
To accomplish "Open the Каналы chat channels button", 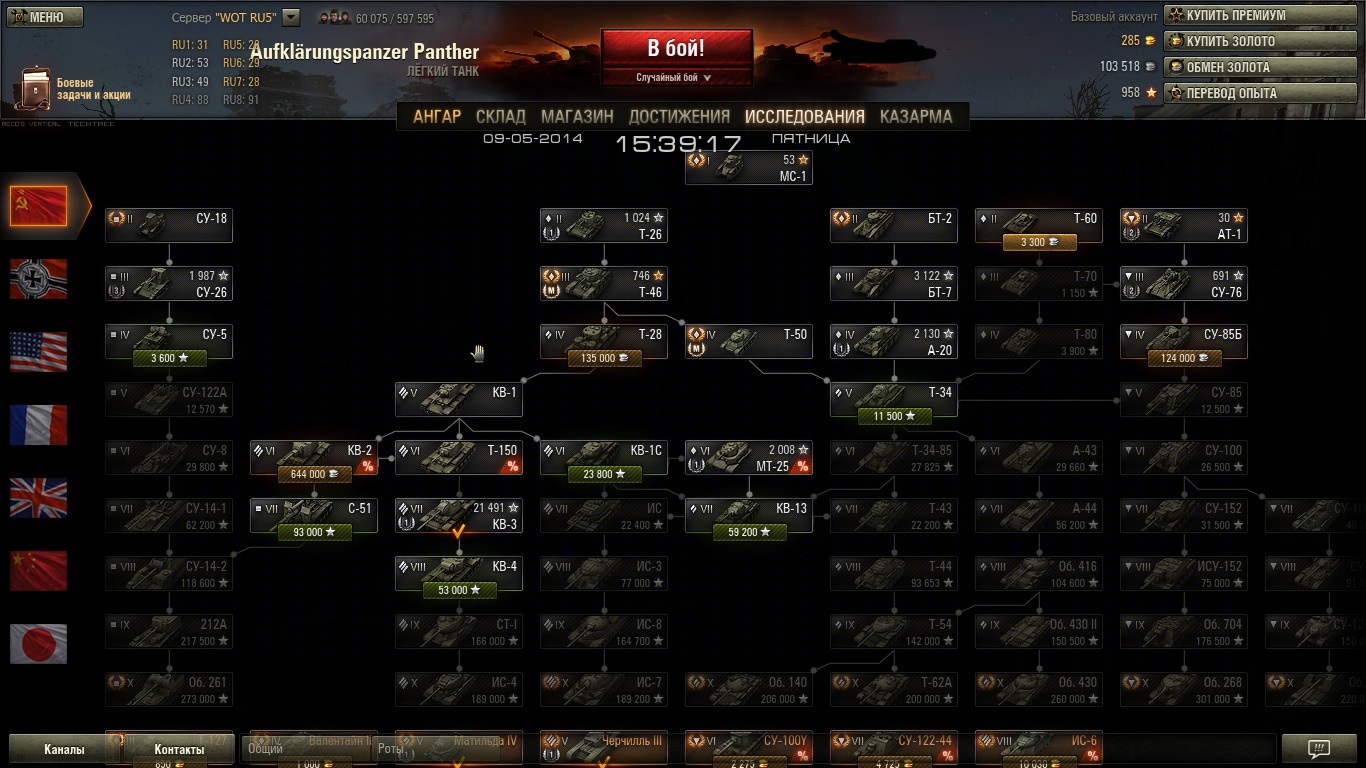I will click(x=64, y=749).
